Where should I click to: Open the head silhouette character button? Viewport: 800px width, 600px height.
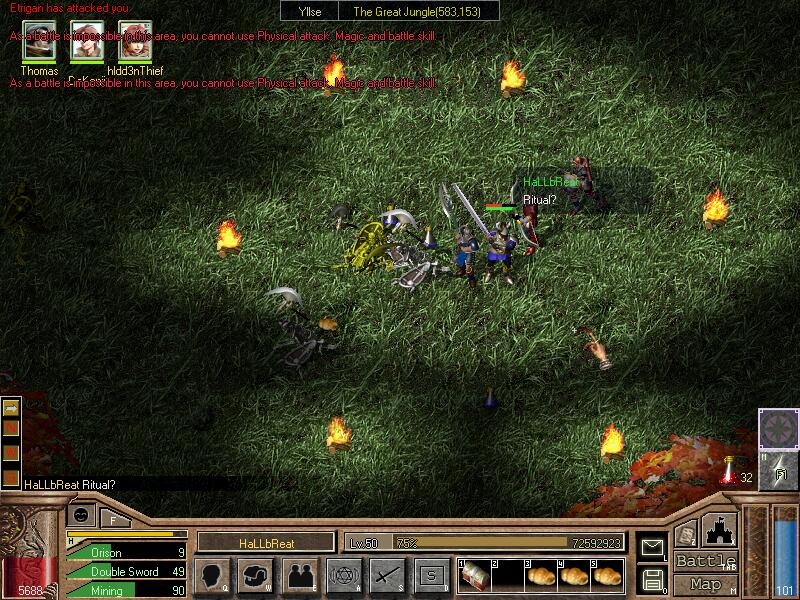[212, 575]
